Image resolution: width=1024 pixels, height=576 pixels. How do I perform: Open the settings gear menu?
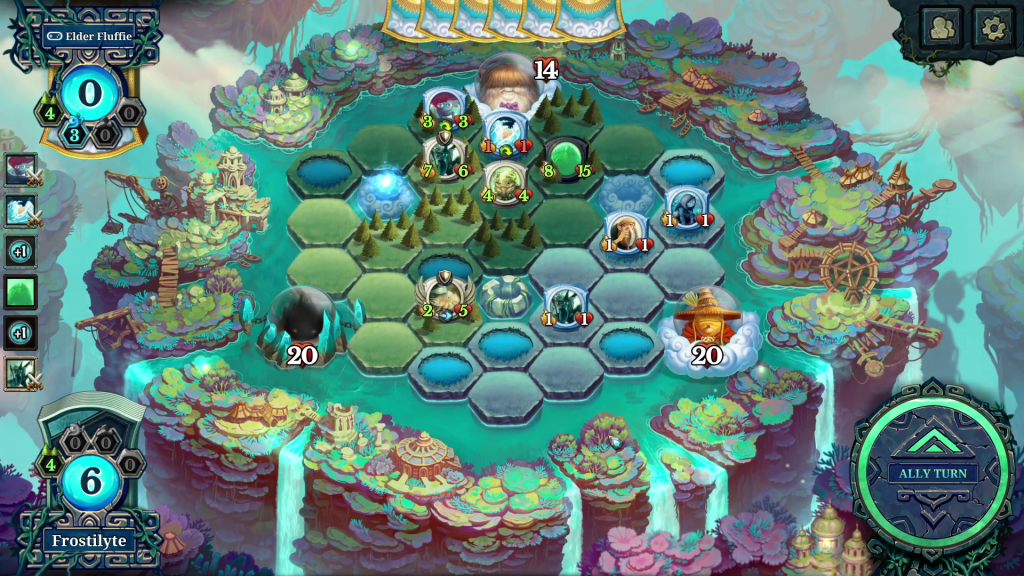pyautogui.click(x=993, y=27)
